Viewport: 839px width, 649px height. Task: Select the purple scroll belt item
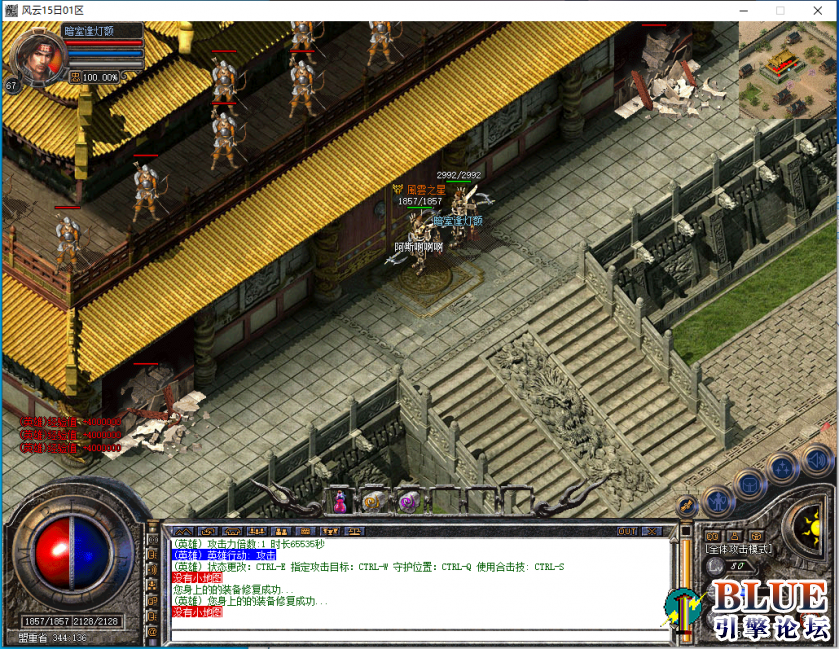[x=407, y=501]
